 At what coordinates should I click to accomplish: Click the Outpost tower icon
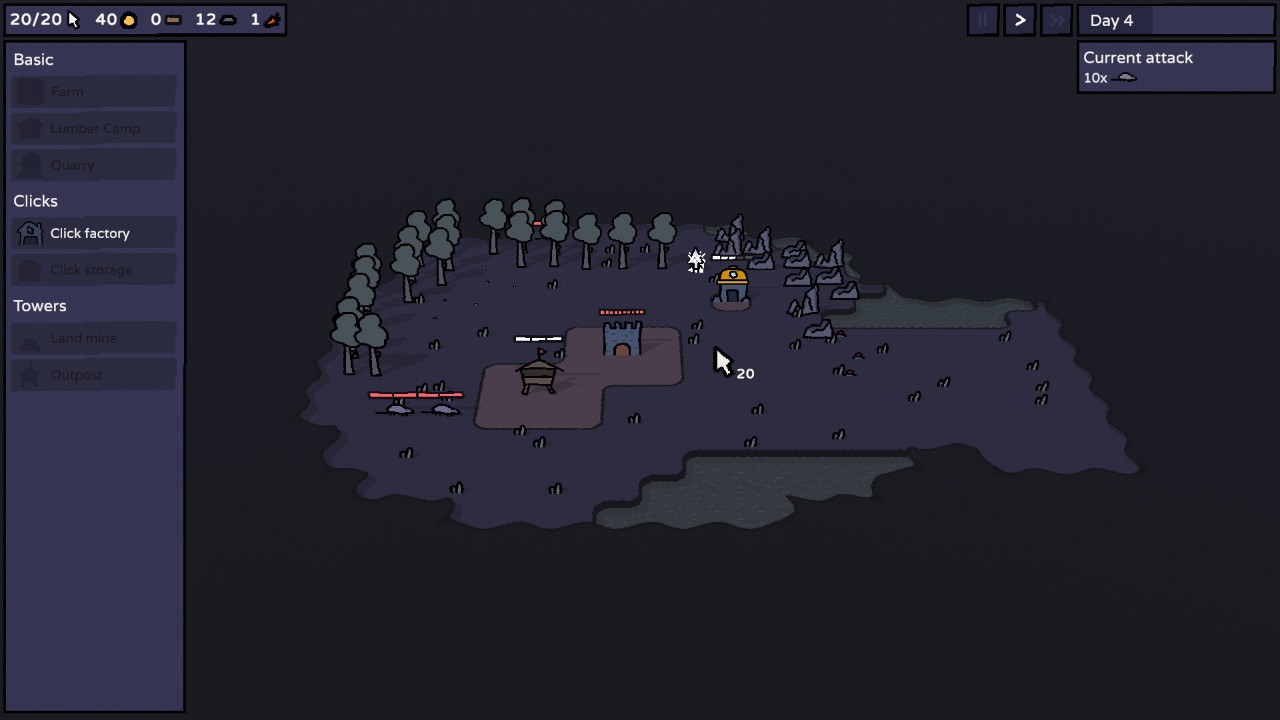coord(29,374)
